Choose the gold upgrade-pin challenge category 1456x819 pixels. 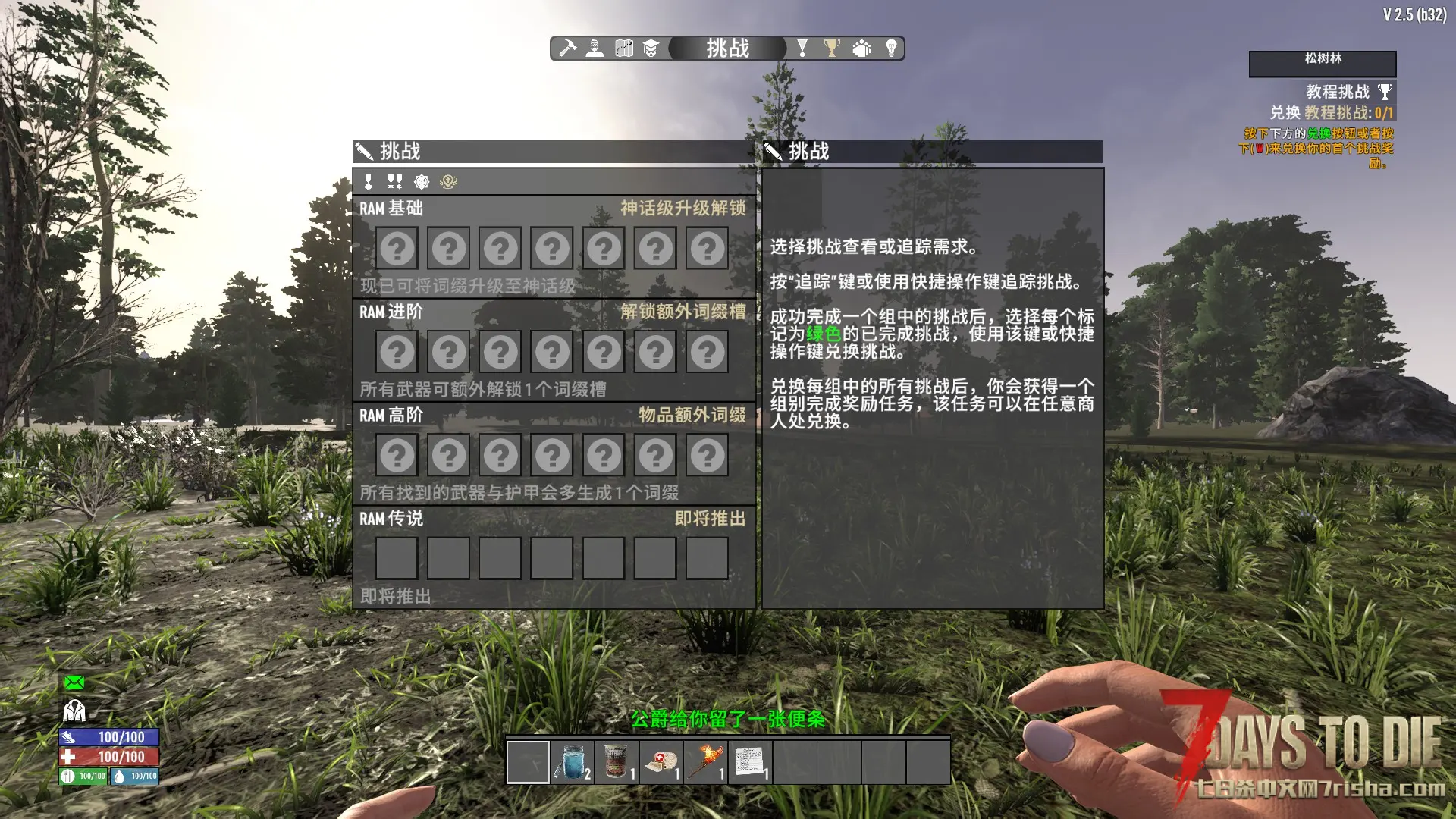click(x=448, y=182)
